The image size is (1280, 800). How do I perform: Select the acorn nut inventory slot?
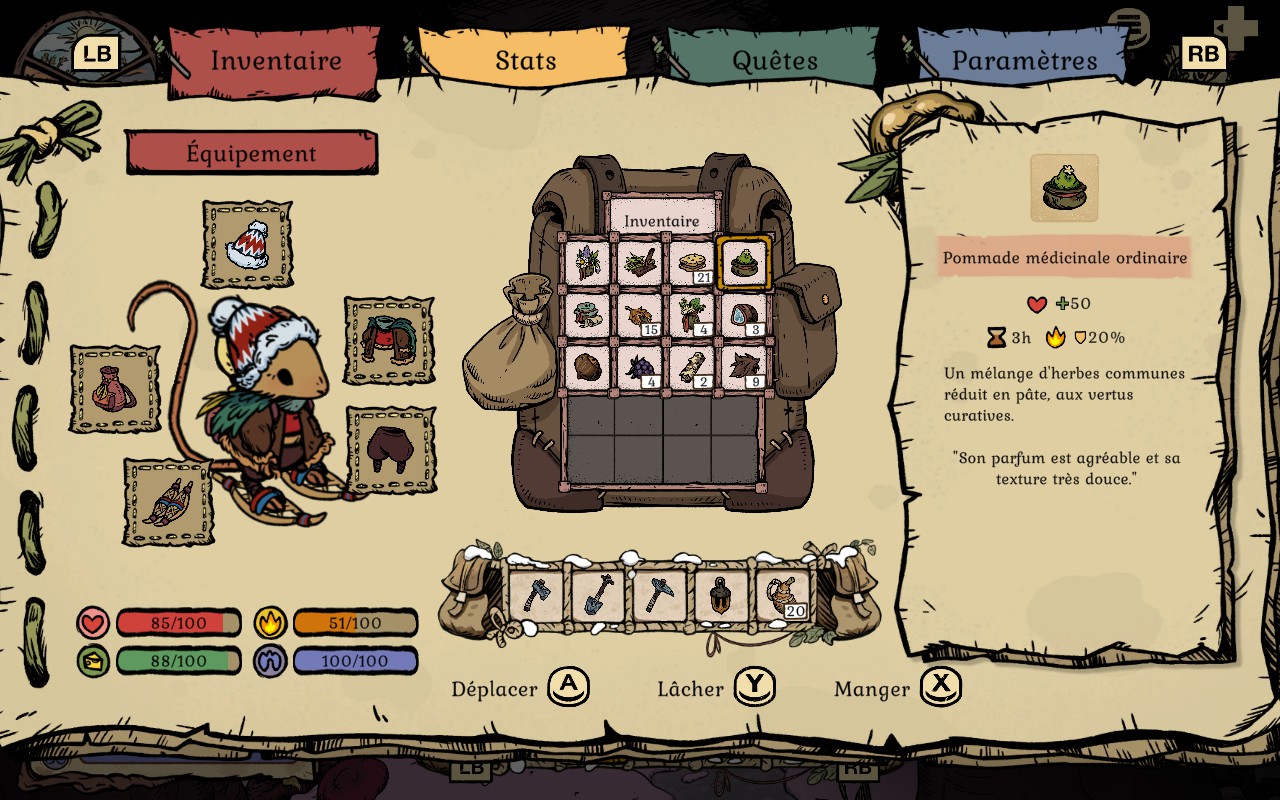[587, 367]
